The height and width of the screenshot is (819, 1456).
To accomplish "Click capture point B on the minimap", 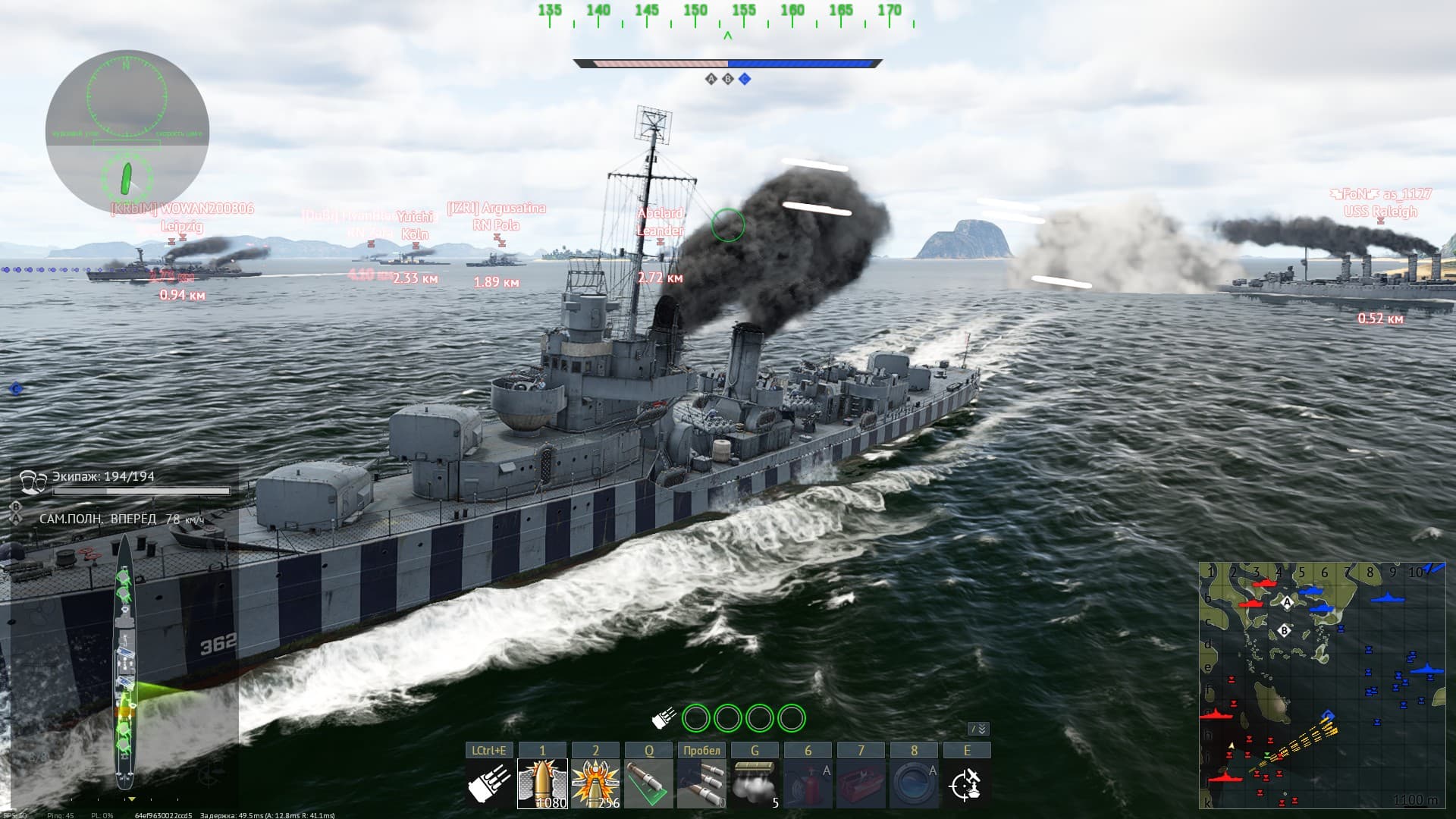I will point(1284,630).
